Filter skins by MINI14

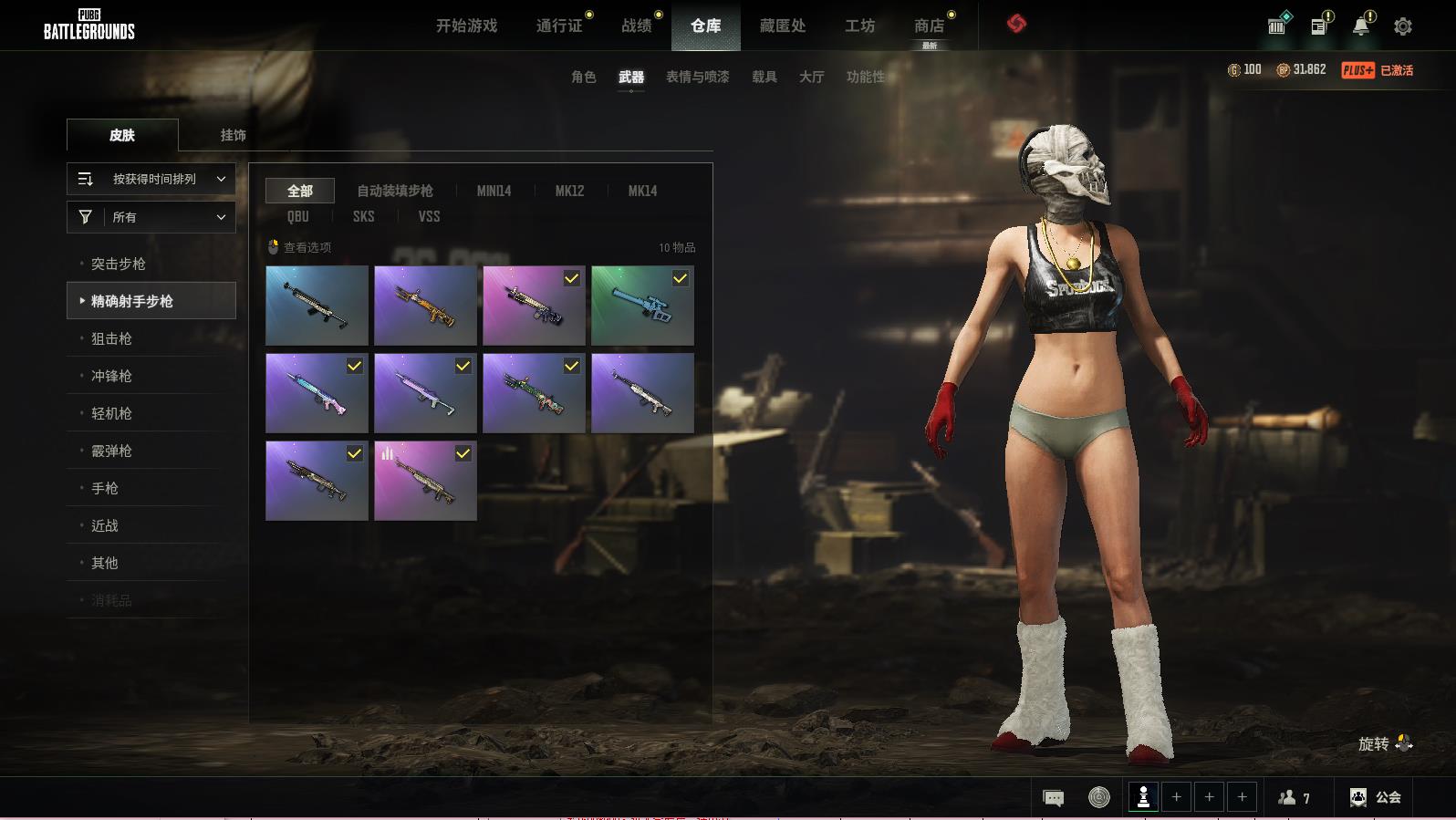494,191
